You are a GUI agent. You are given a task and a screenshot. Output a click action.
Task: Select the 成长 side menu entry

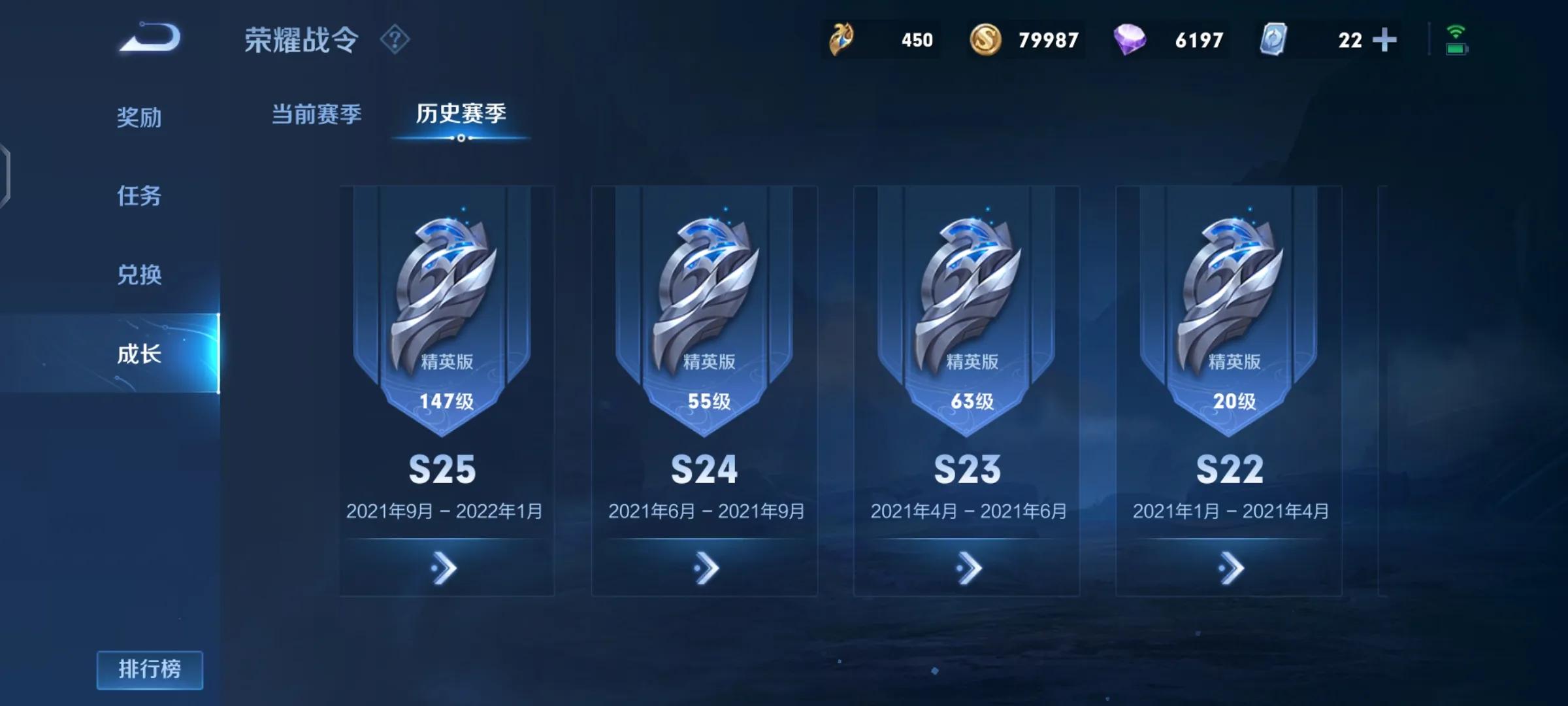(139, 354)
